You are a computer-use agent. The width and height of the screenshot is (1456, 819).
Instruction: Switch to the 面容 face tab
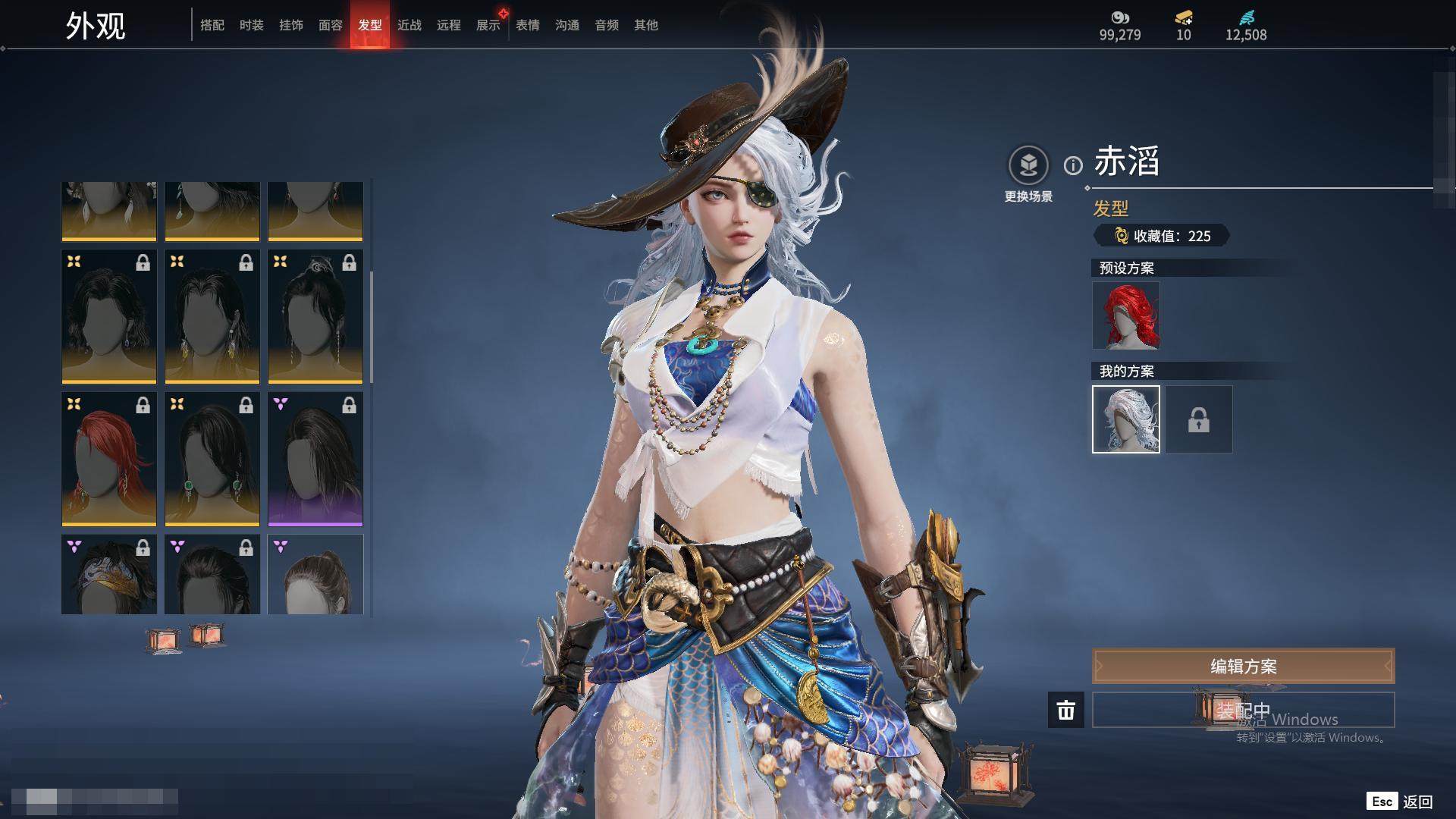pyautogui.click(x=331, y=25)
